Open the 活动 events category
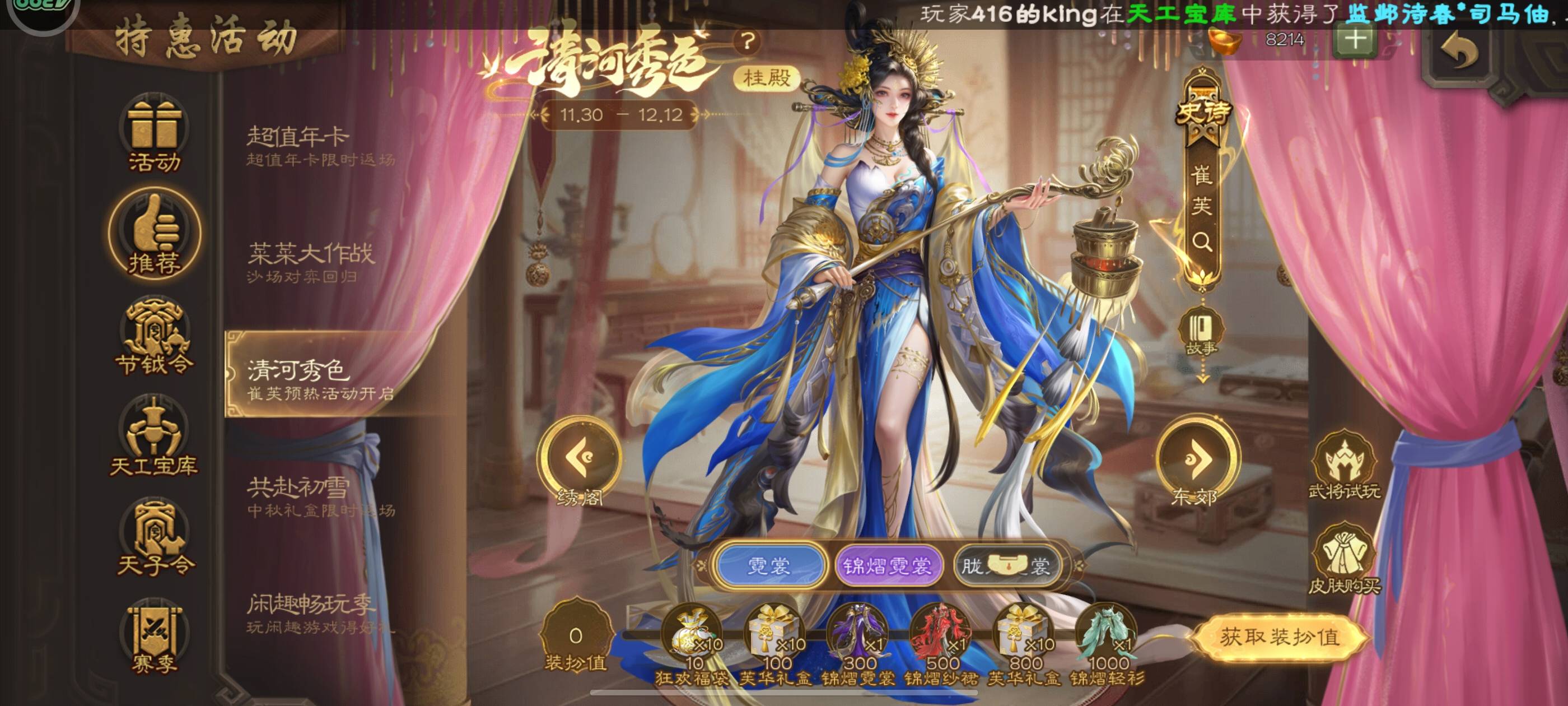Screen dimensions: 1568x706 (x=154, y=135)
